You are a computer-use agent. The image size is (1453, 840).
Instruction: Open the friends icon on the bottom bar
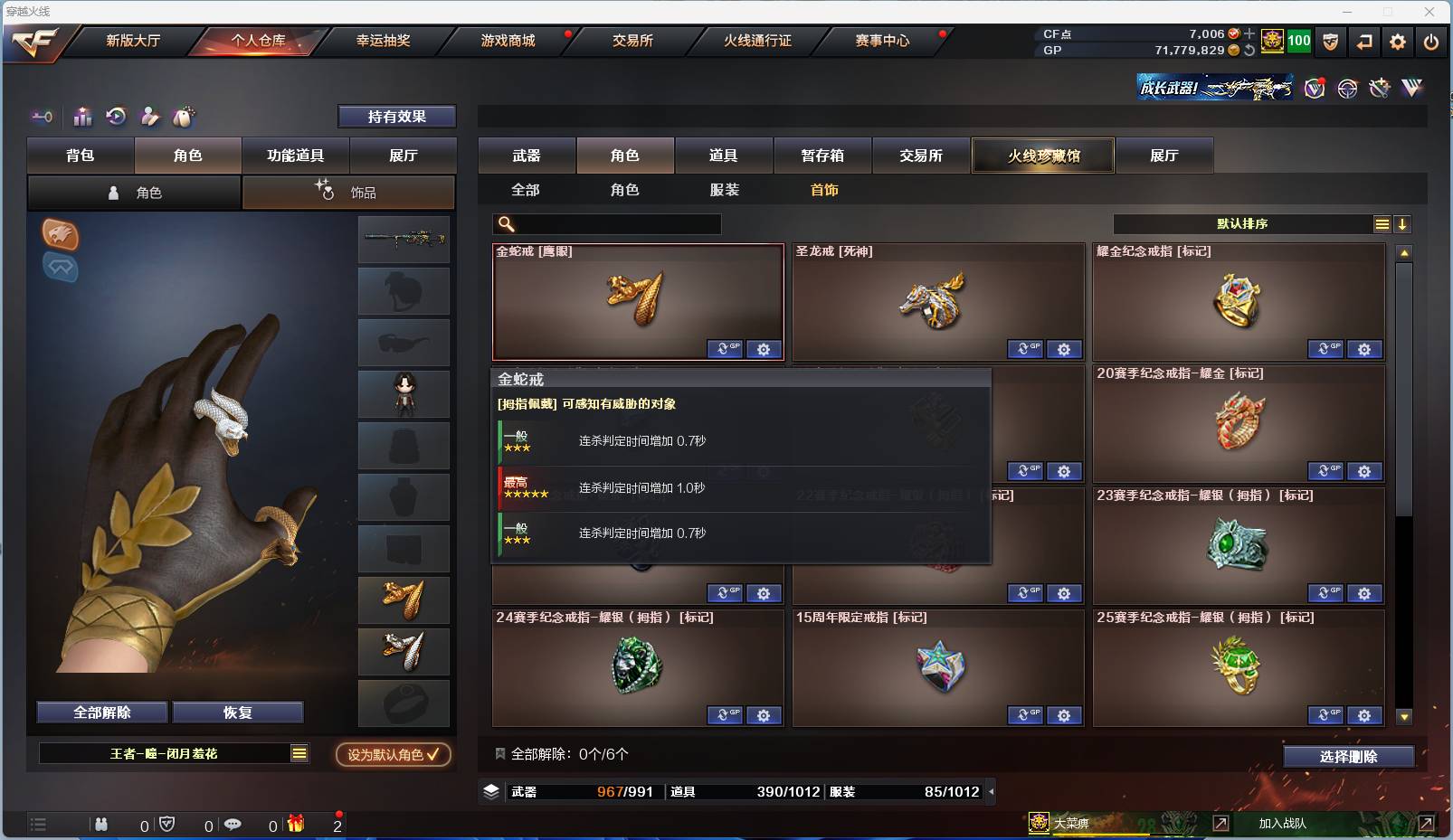101,824
